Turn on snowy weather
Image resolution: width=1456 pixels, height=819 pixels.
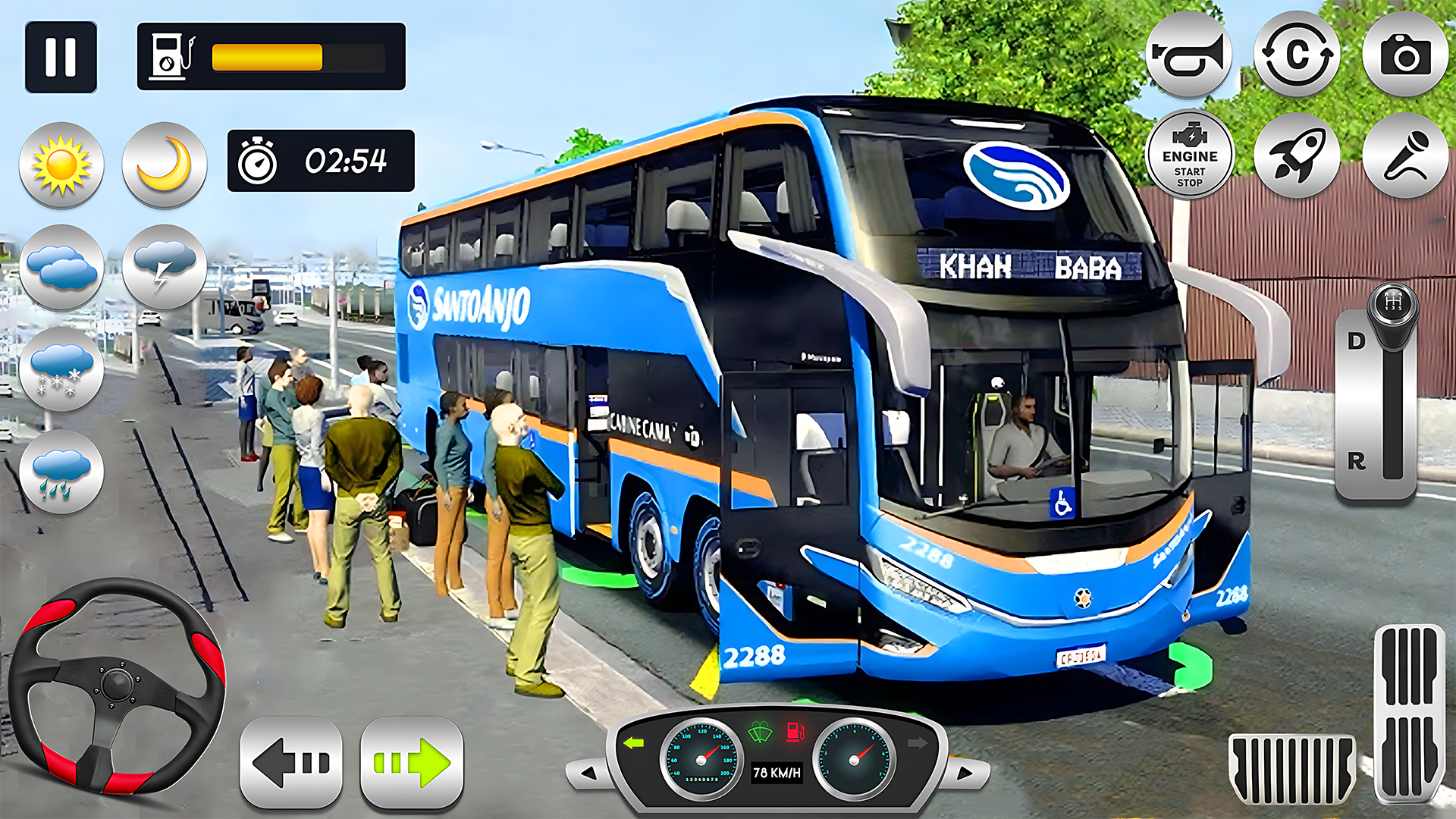pyautogui.click(x=61, y=369)
